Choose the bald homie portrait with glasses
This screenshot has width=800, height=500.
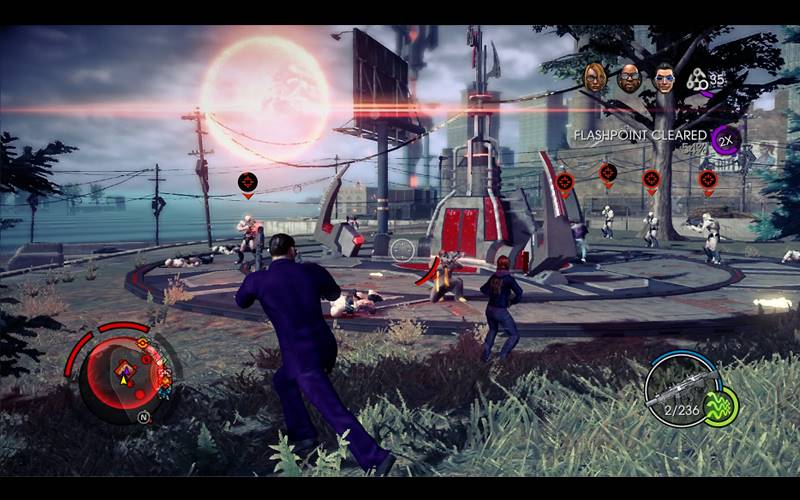pos(629,78)
